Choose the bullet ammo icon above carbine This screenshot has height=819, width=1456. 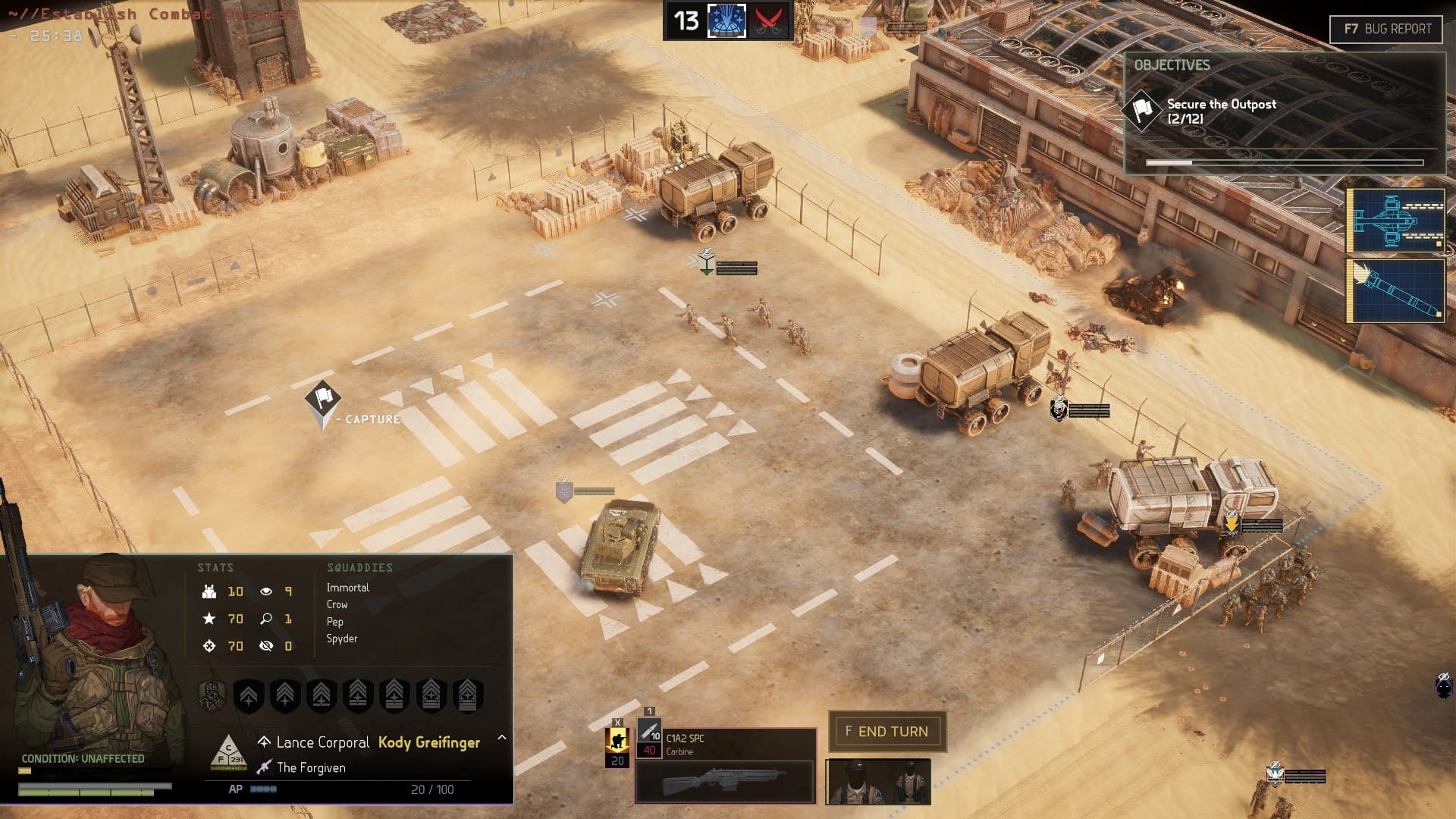(649, 731)
